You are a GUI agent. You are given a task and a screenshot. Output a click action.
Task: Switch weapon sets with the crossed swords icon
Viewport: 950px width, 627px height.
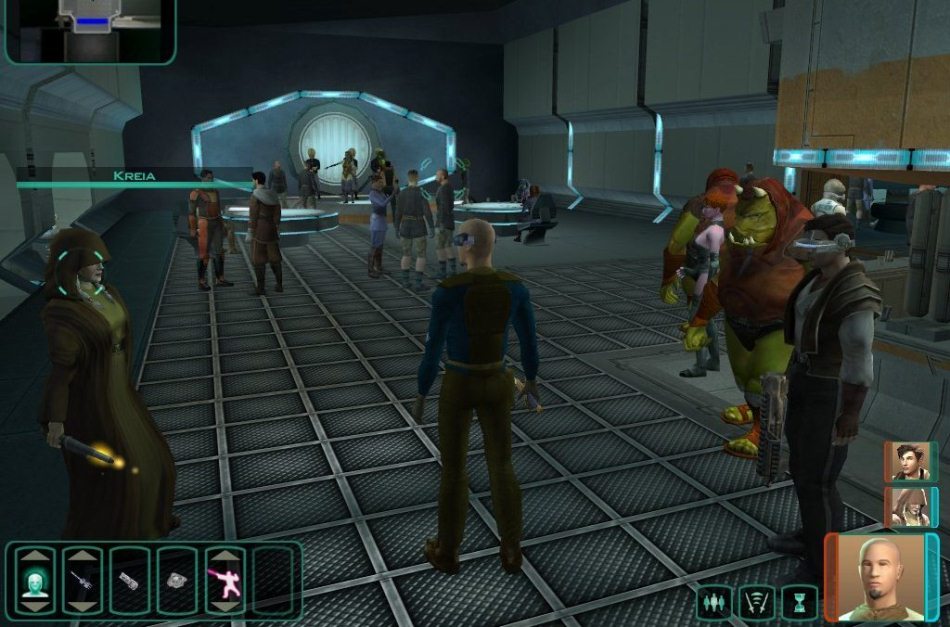click(757, 602)
